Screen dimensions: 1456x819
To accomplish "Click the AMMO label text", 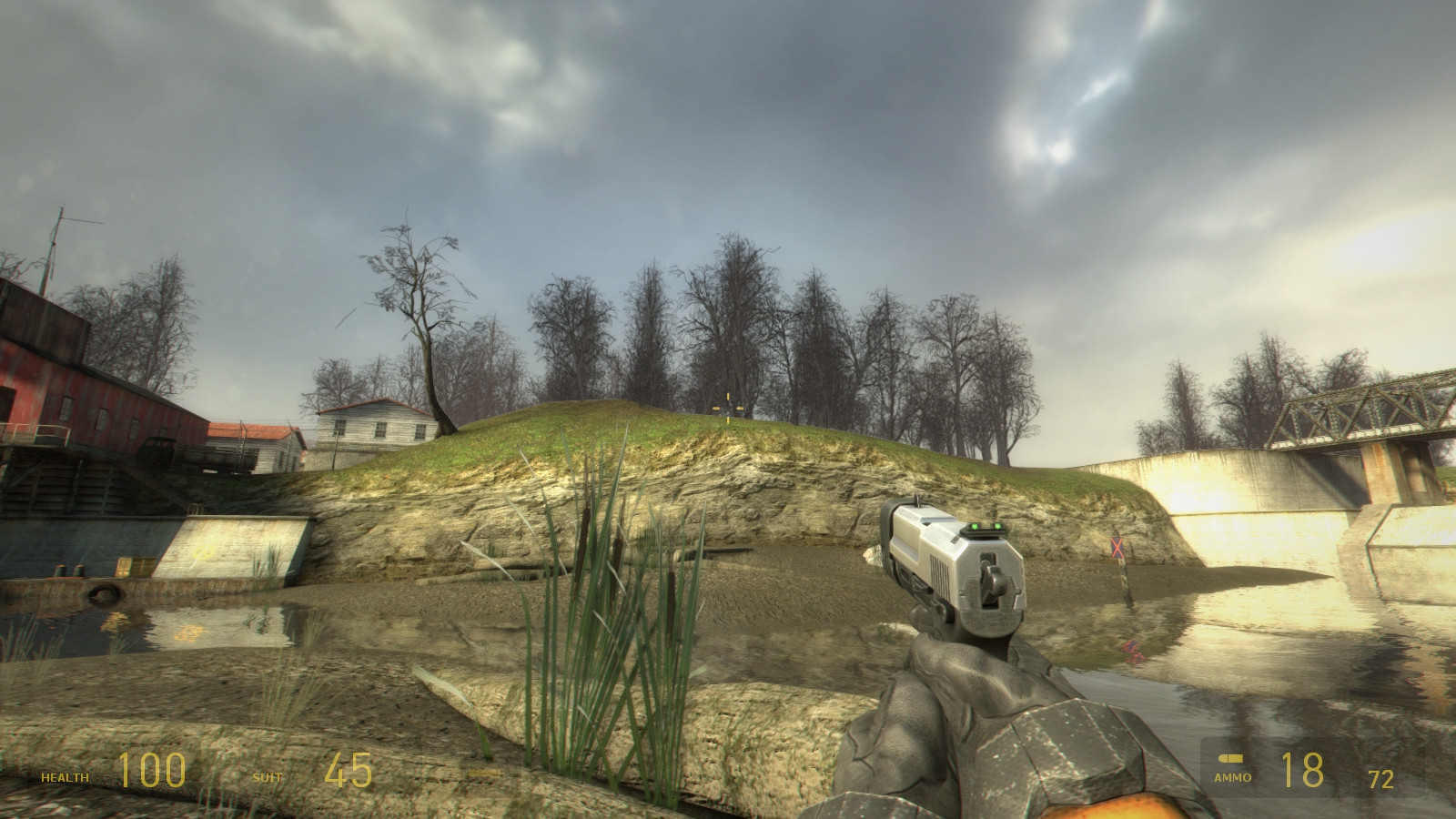I will click(x=1233, y=779).
